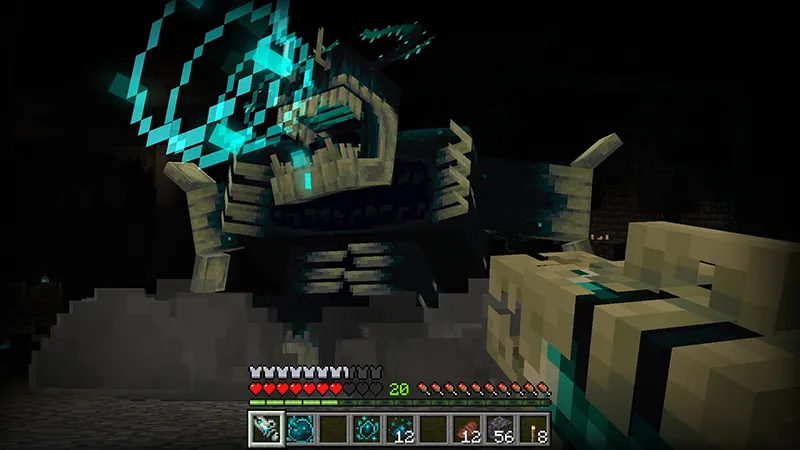Switch to the stone block stack of 56

[501, 429]
